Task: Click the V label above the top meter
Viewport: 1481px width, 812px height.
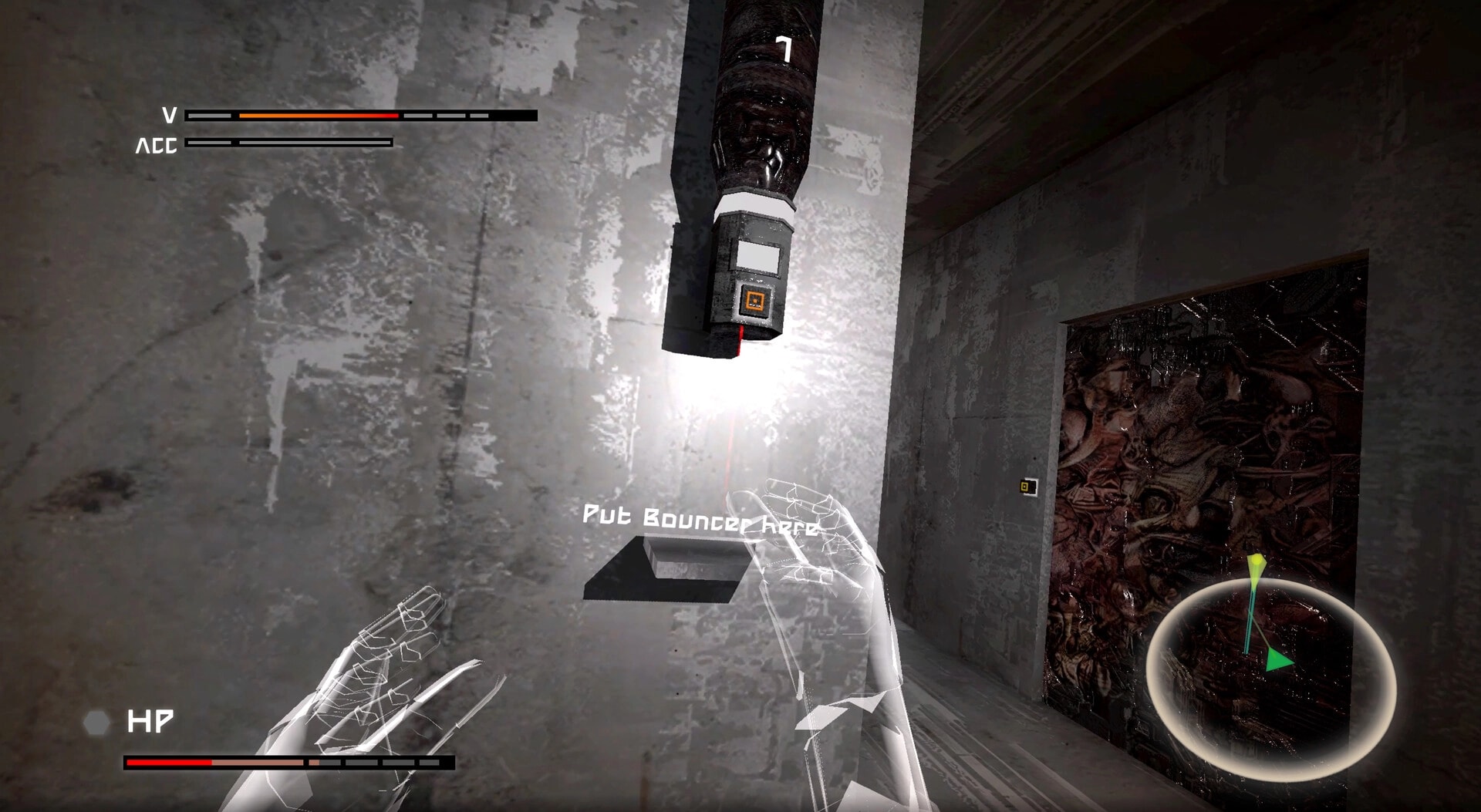Action: [169, 116]
